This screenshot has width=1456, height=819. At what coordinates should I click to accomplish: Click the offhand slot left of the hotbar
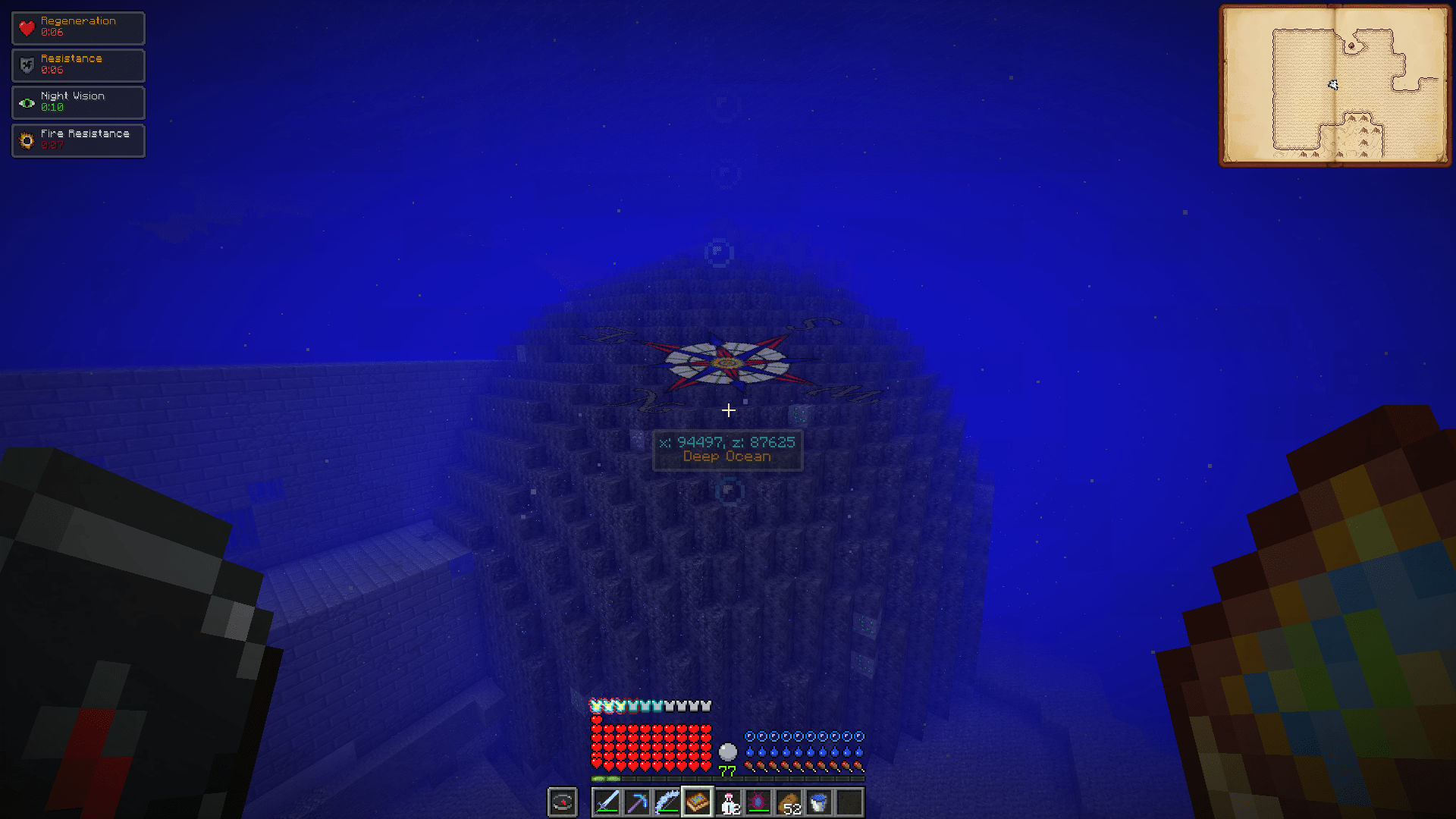pos(562,802)
